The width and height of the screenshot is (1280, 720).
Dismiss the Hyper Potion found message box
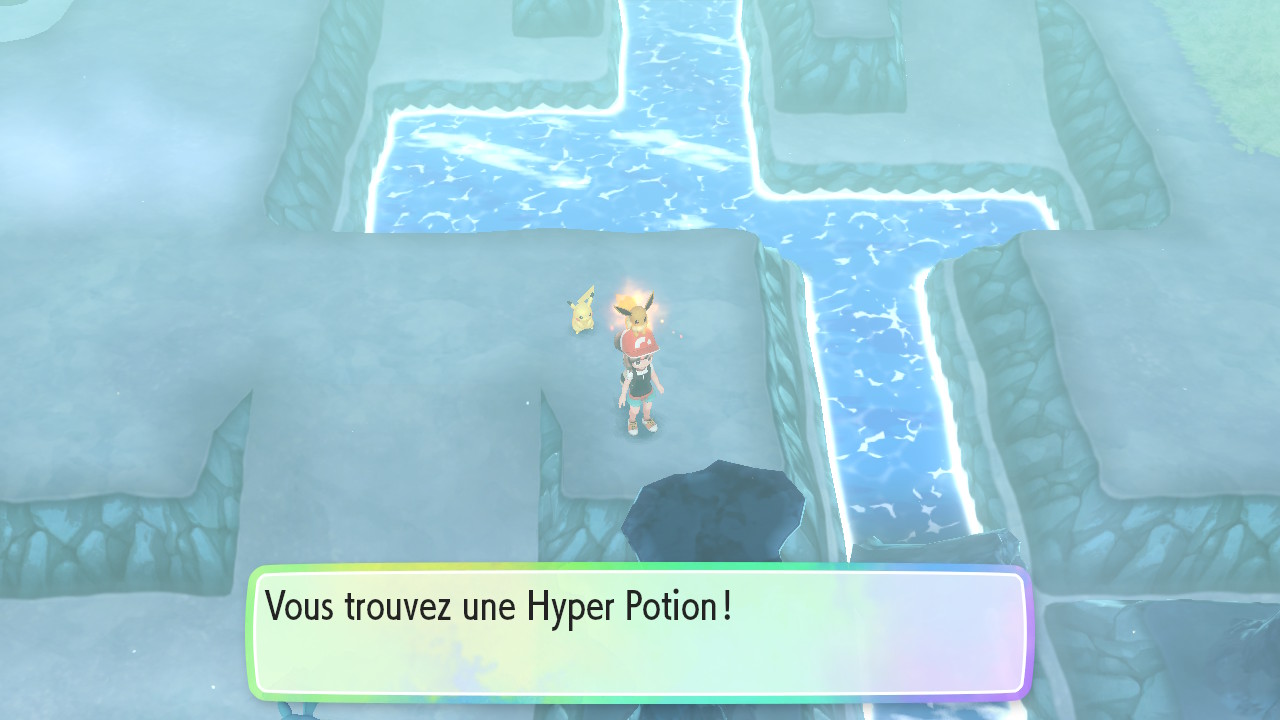tap(638, 632)
